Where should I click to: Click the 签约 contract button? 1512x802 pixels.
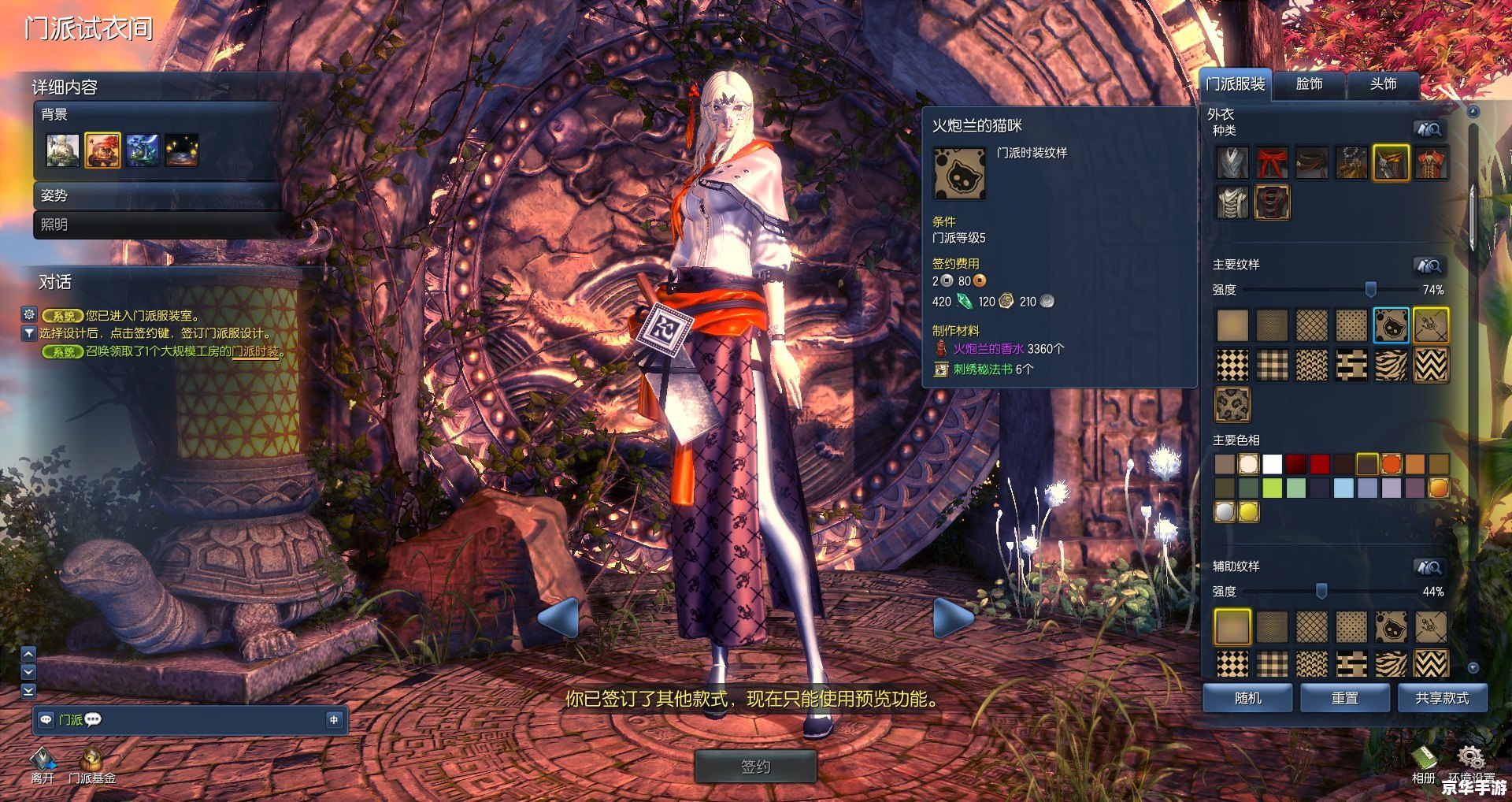(x=755, y=767)
